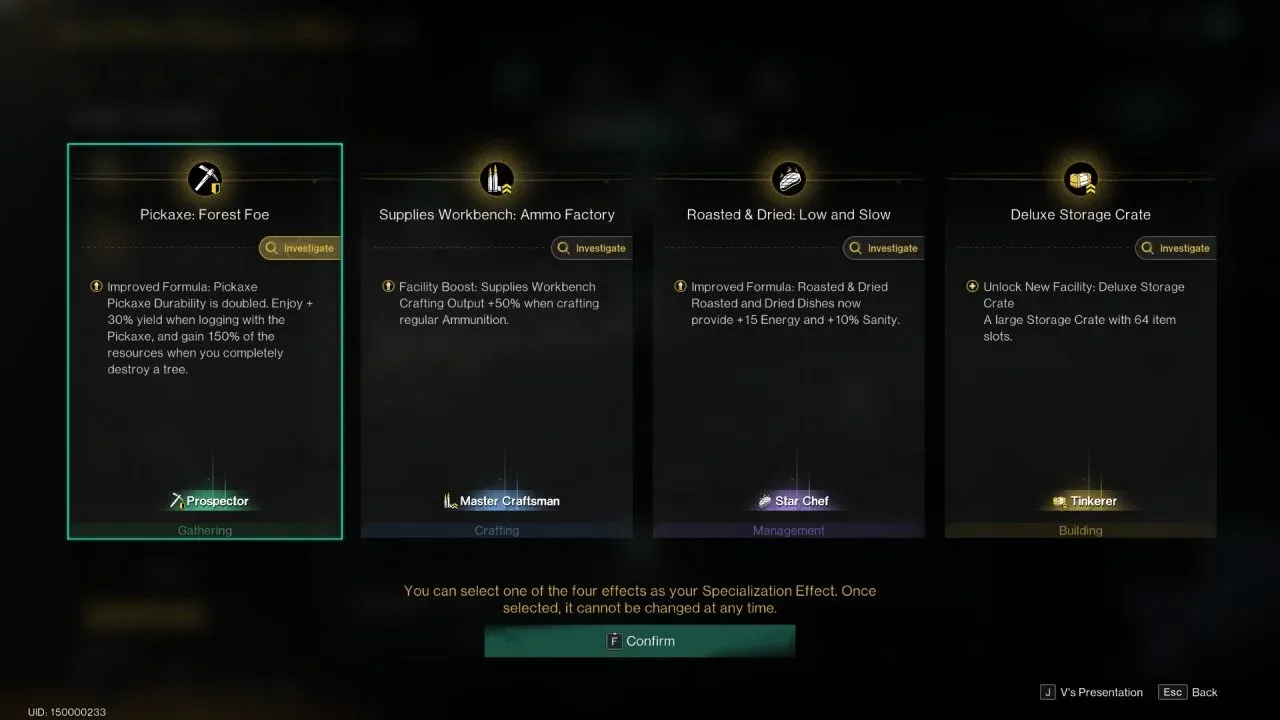This screenshot has height=720, width=1280.
Task: Click the Management category label
Action: (789, 530)
